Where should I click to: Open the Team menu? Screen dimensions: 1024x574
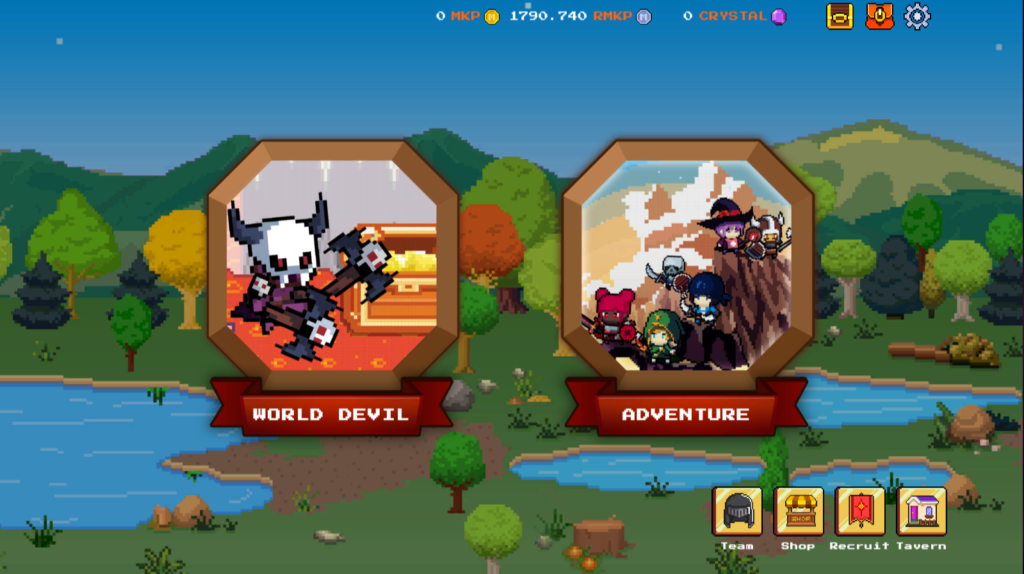click(737, 511)
